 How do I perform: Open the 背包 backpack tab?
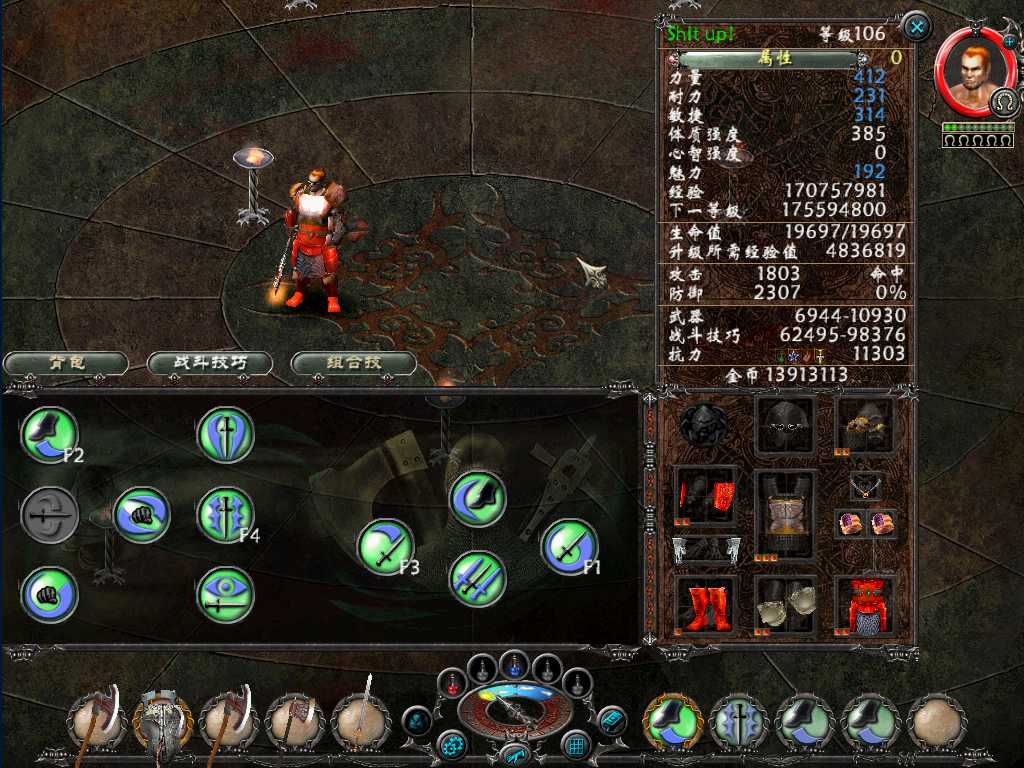[x=65, y=363]
